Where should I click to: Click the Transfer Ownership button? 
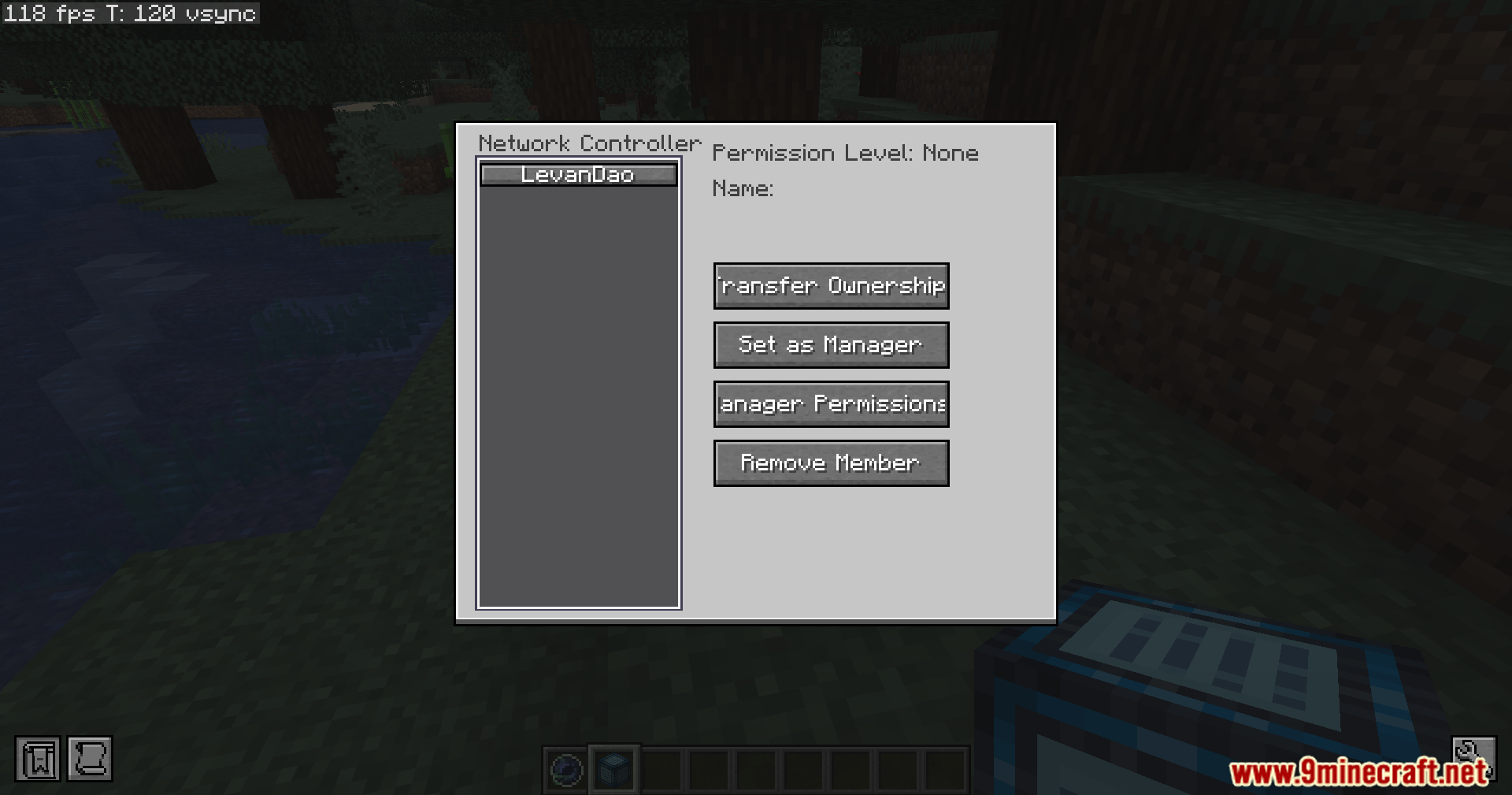pos(831,286)
